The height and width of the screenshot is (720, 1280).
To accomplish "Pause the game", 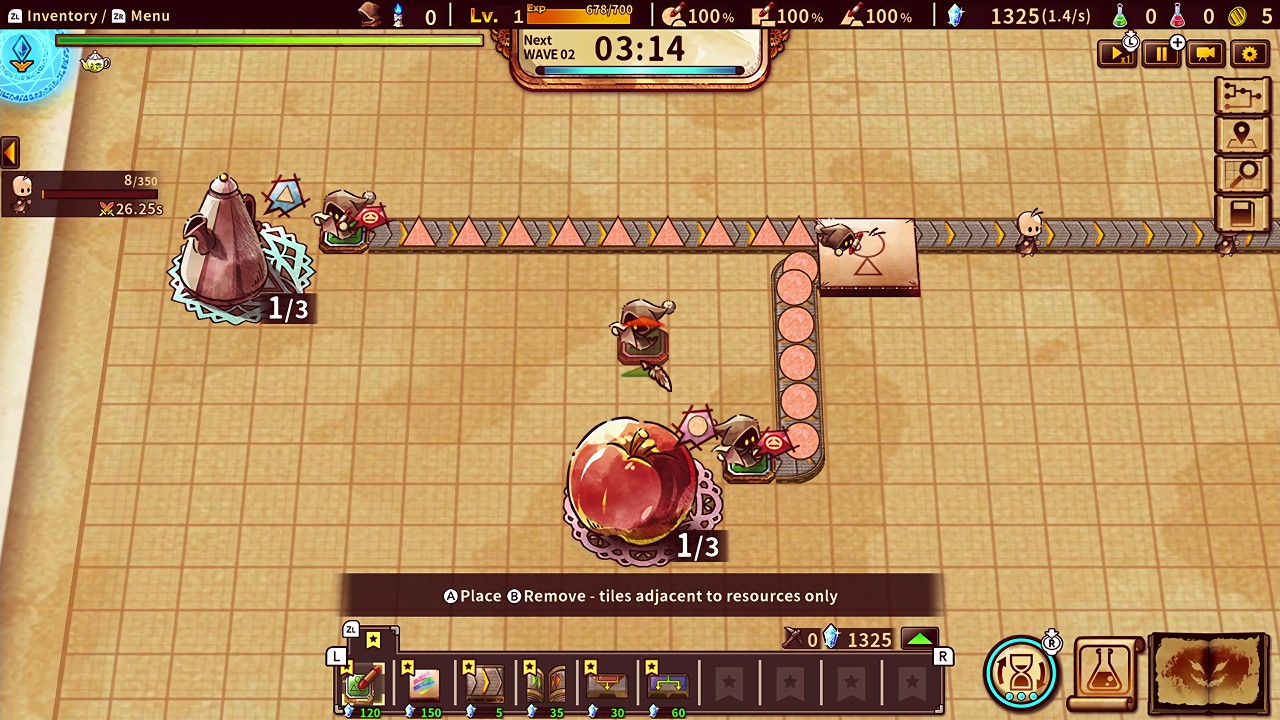I will pos(1161,53).
